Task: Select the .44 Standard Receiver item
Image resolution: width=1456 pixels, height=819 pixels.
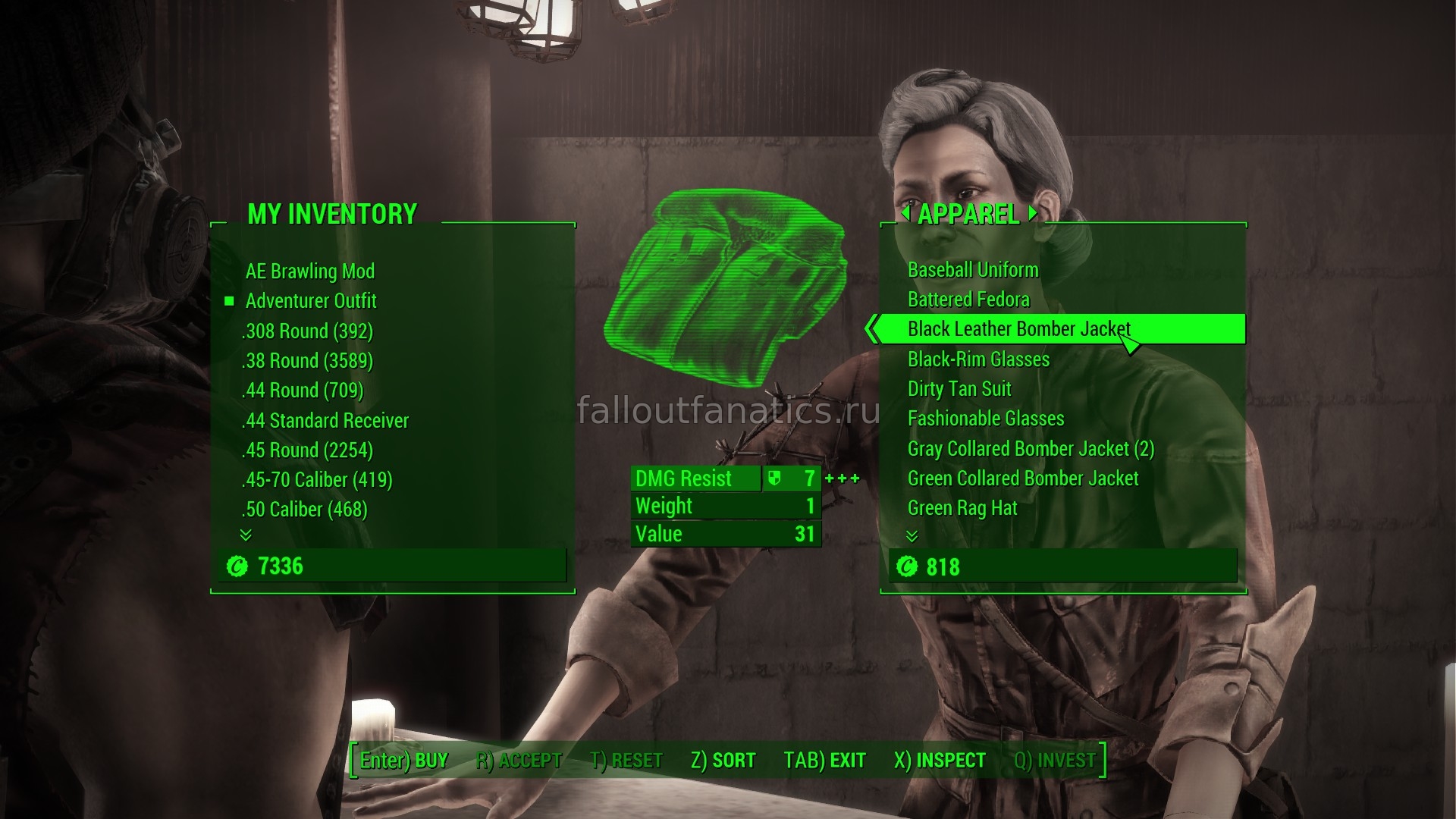Action: (x=325, y=421)
